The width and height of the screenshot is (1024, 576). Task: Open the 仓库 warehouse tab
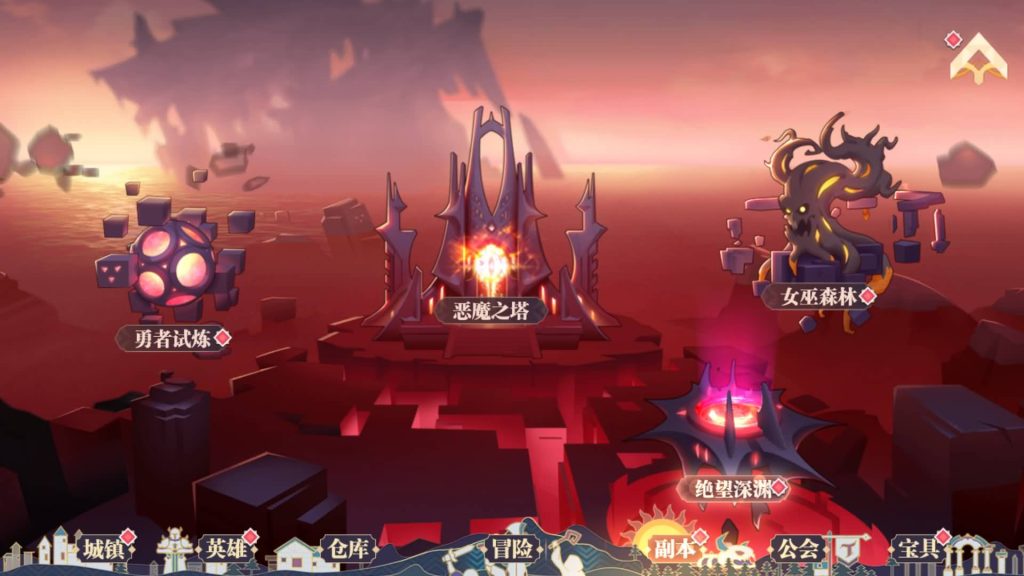346,549
